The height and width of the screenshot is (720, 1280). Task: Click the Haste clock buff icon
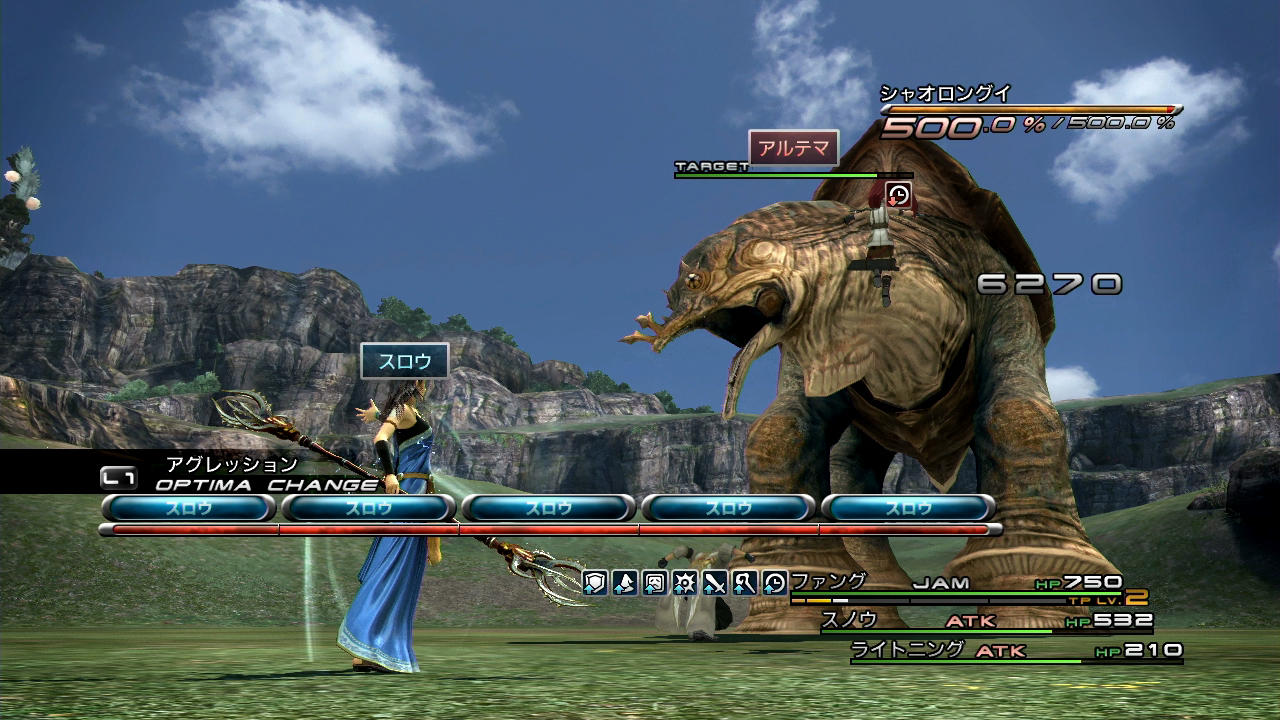[775, 583]
